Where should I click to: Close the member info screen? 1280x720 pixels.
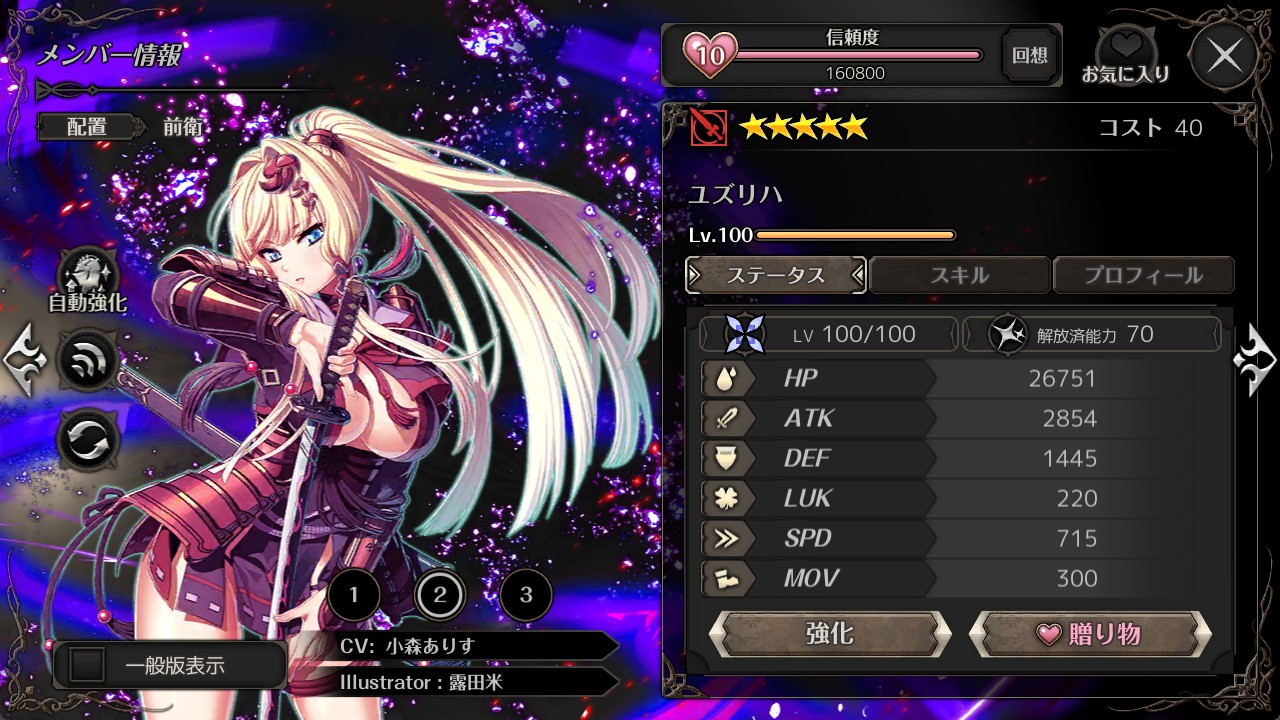pos(1225,56)
